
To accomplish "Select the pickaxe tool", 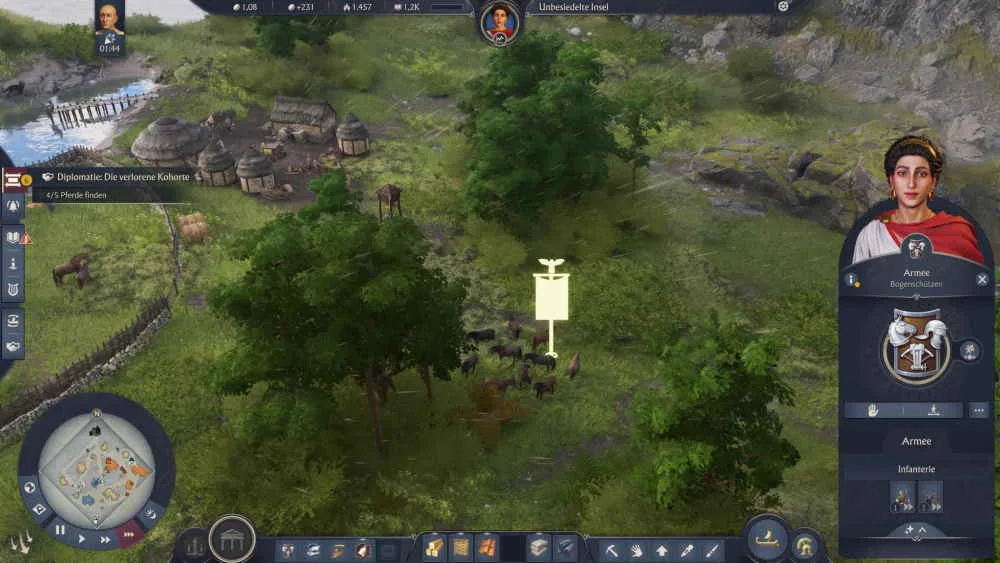I will tap(611, 549).
